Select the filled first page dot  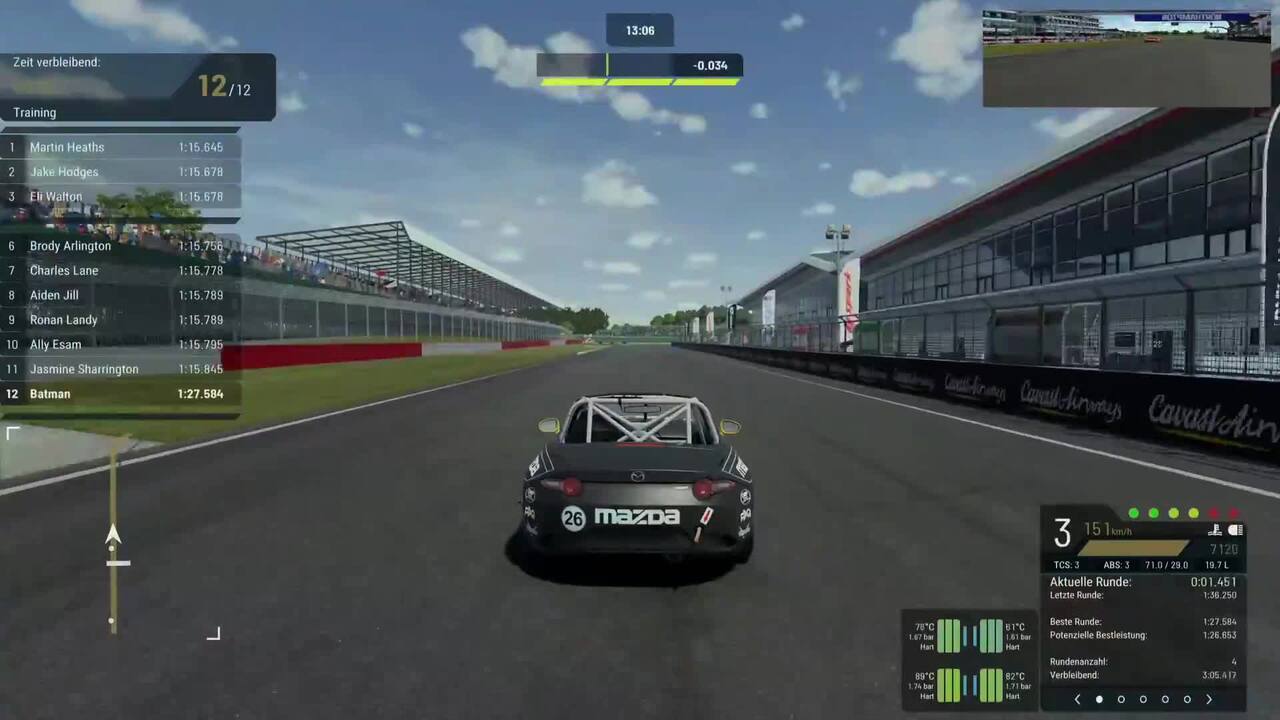click(1099, 700)
